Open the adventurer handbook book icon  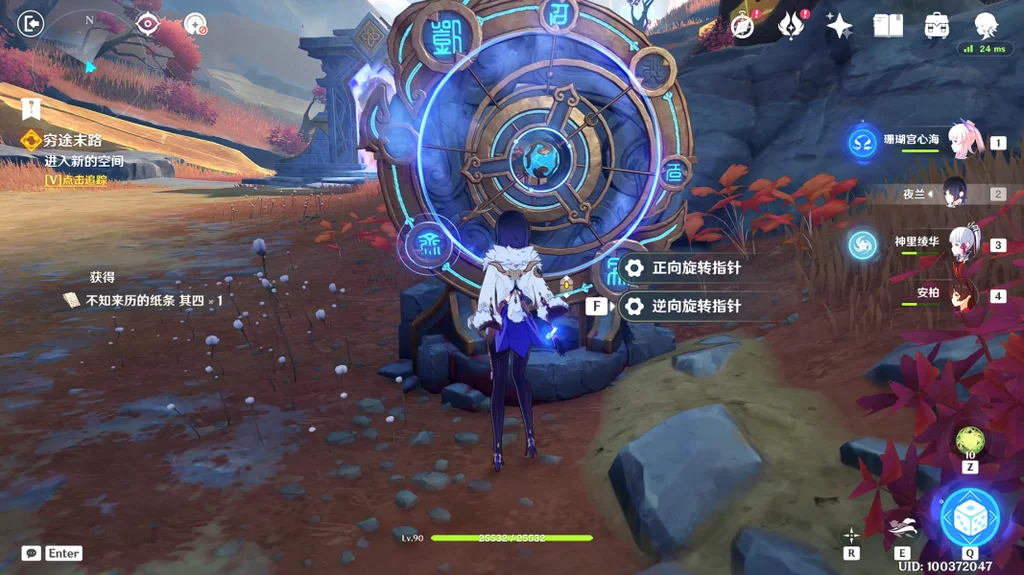pyautogui.click(x=888, y=26)
